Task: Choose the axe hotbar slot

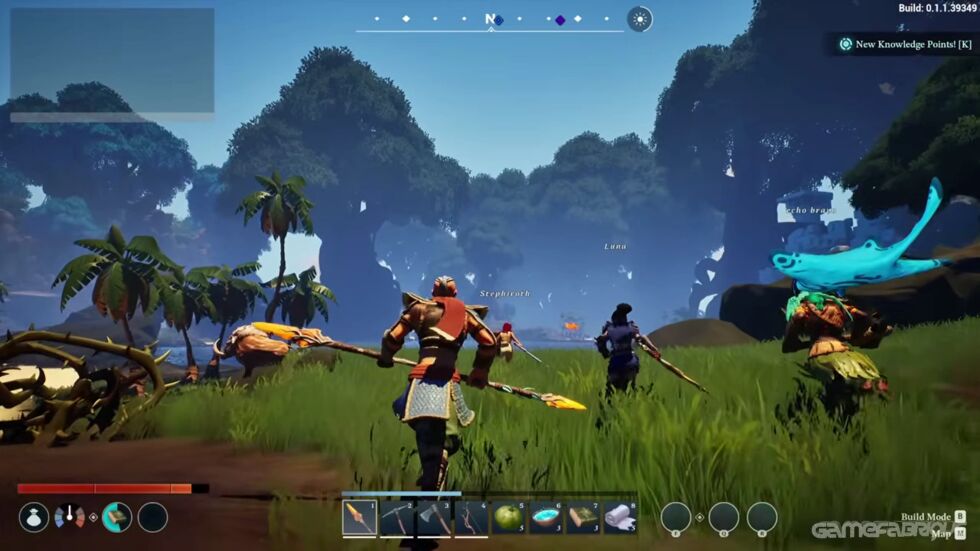Action: point(433,517)
